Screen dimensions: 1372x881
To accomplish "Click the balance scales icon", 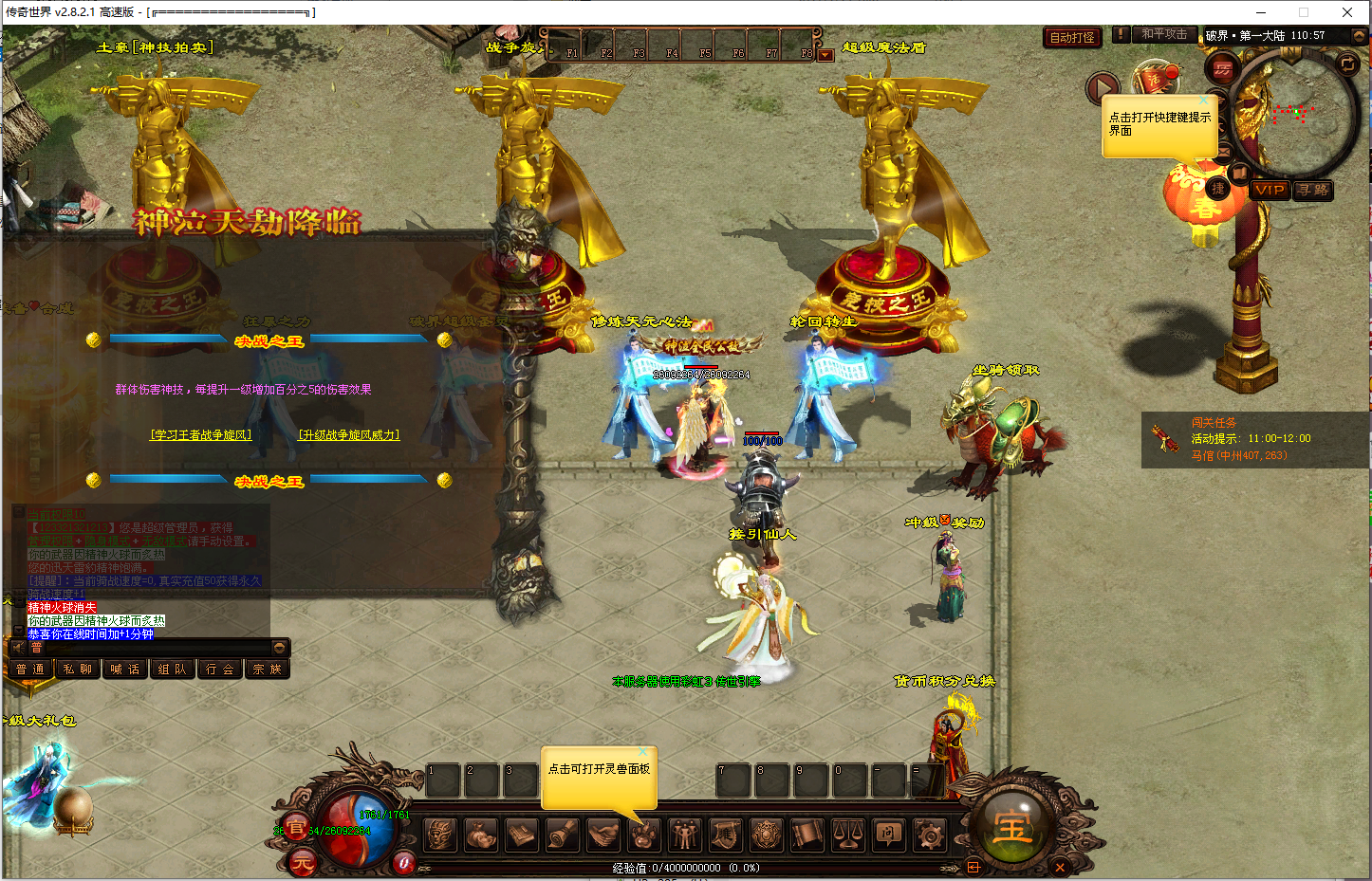I will (x=847, y=835).
